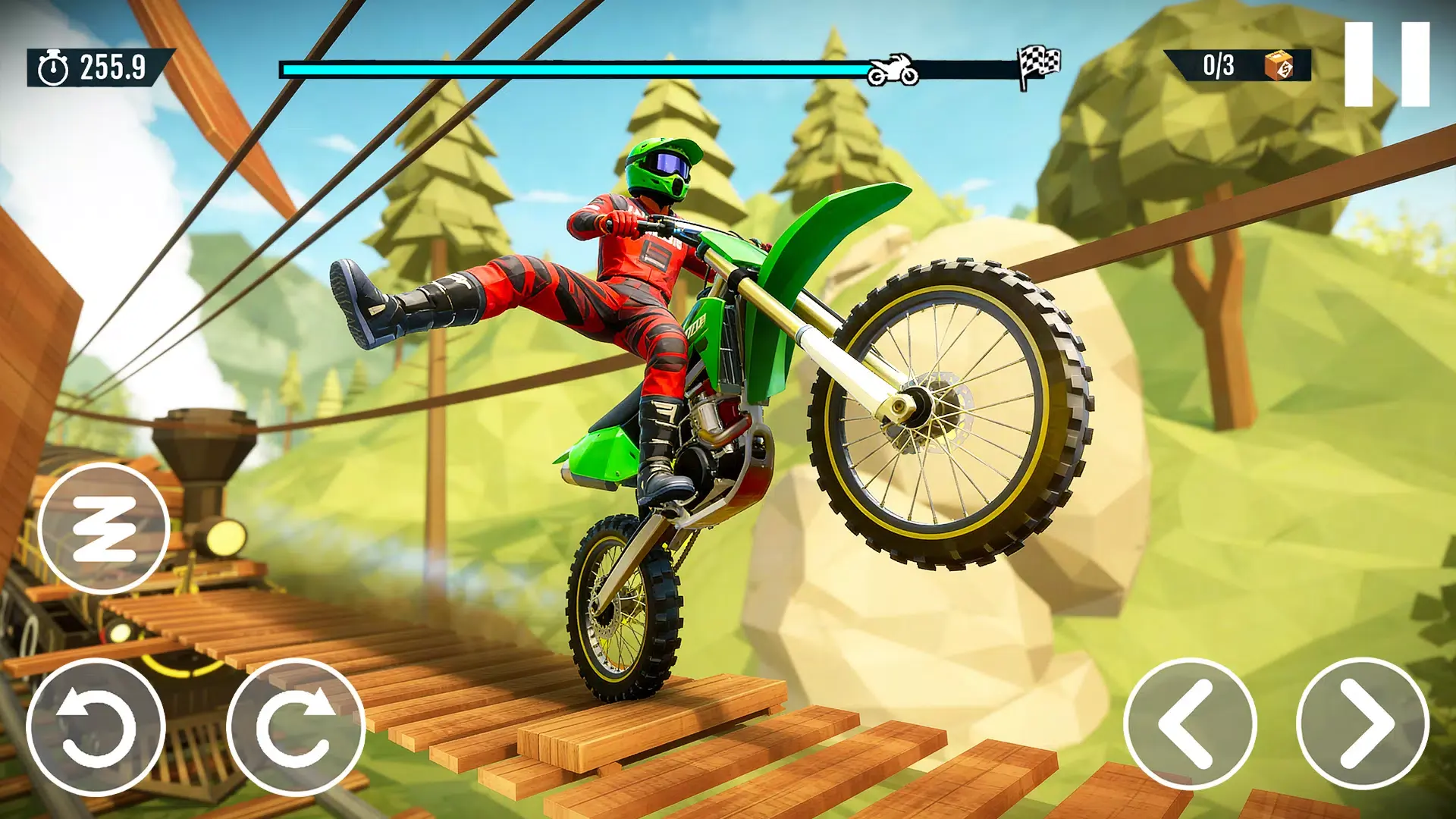This screenshot has width=1456, height=819.
Task: Tap the left arrow brake button
Action: 1190,724
